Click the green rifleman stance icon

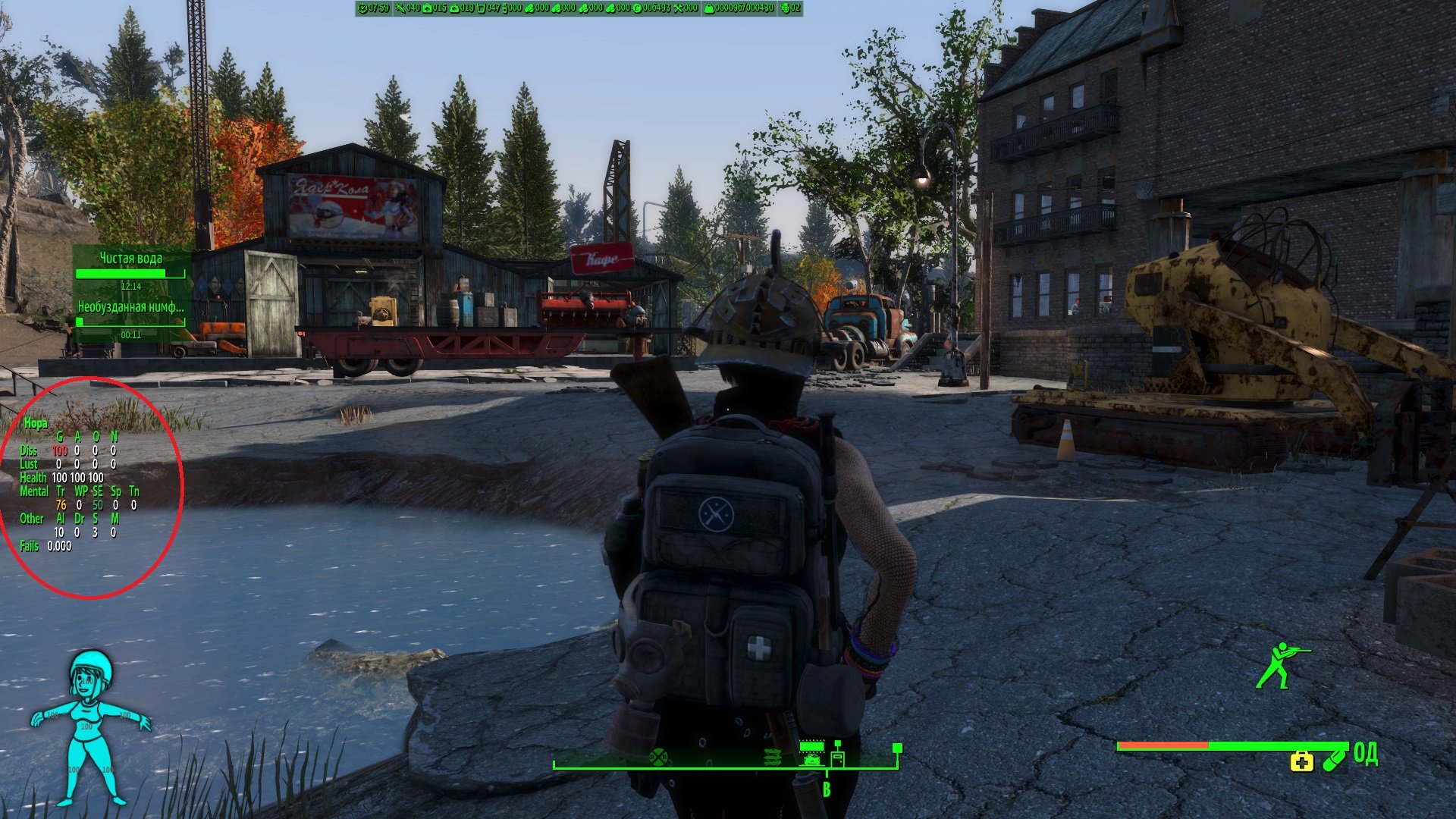(x=1282, y=665)
